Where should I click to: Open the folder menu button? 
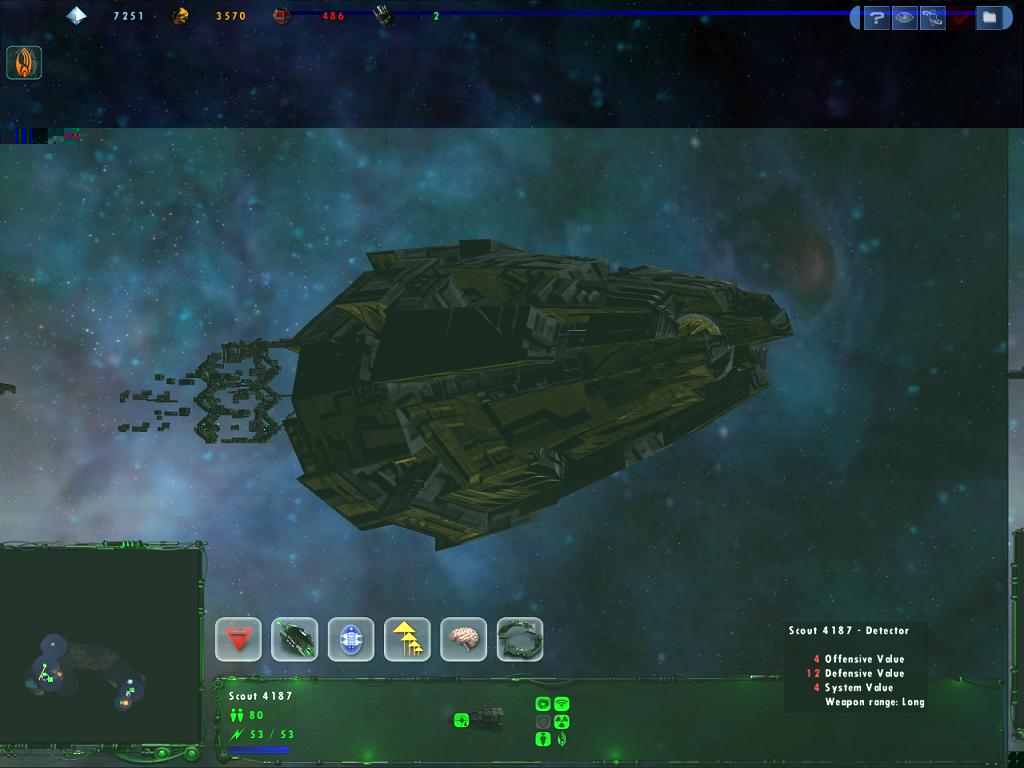pyautogui.click(x=988, y=17)
